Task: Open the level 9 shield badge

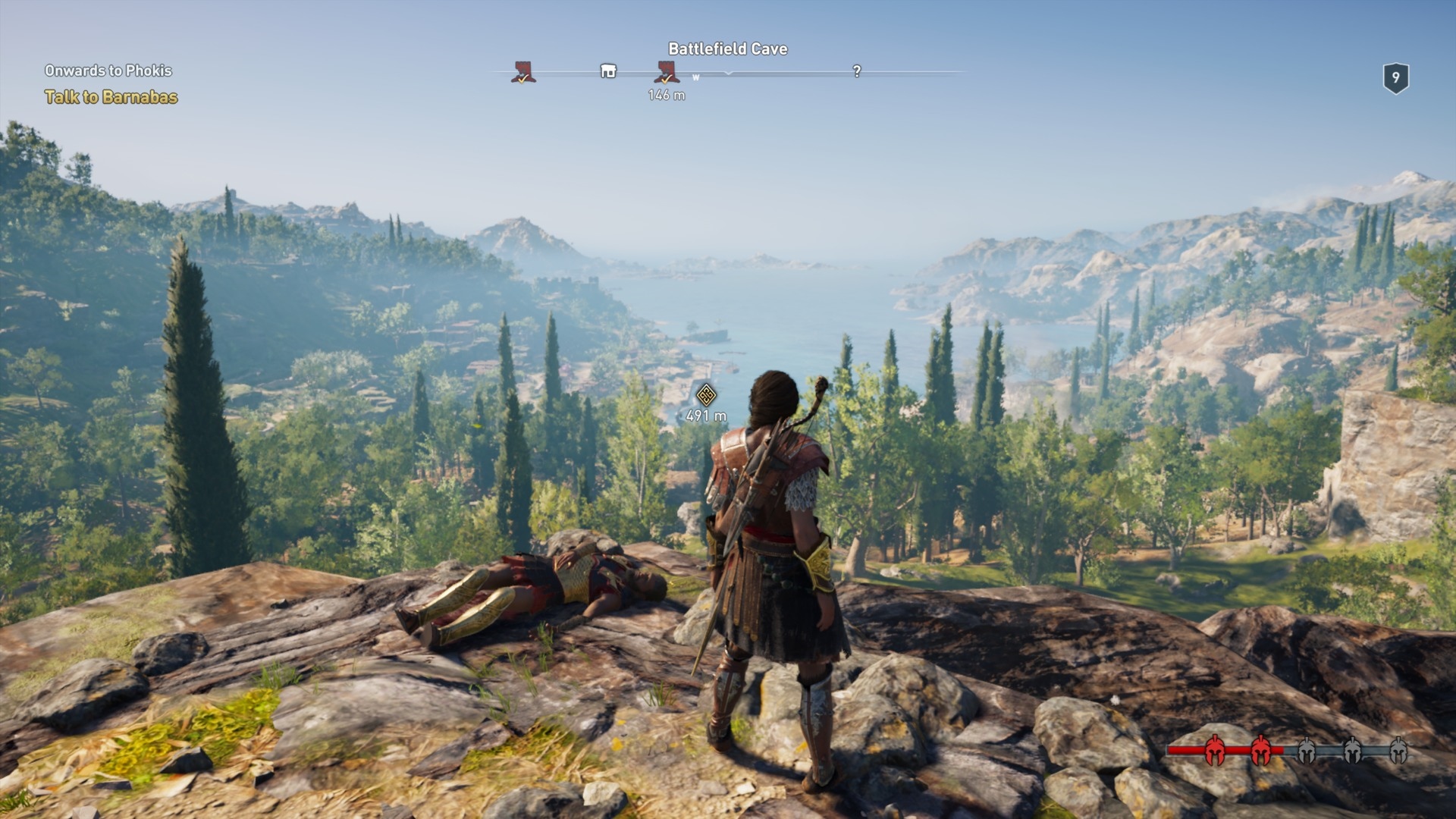Action: click(x=1395, y=77)
